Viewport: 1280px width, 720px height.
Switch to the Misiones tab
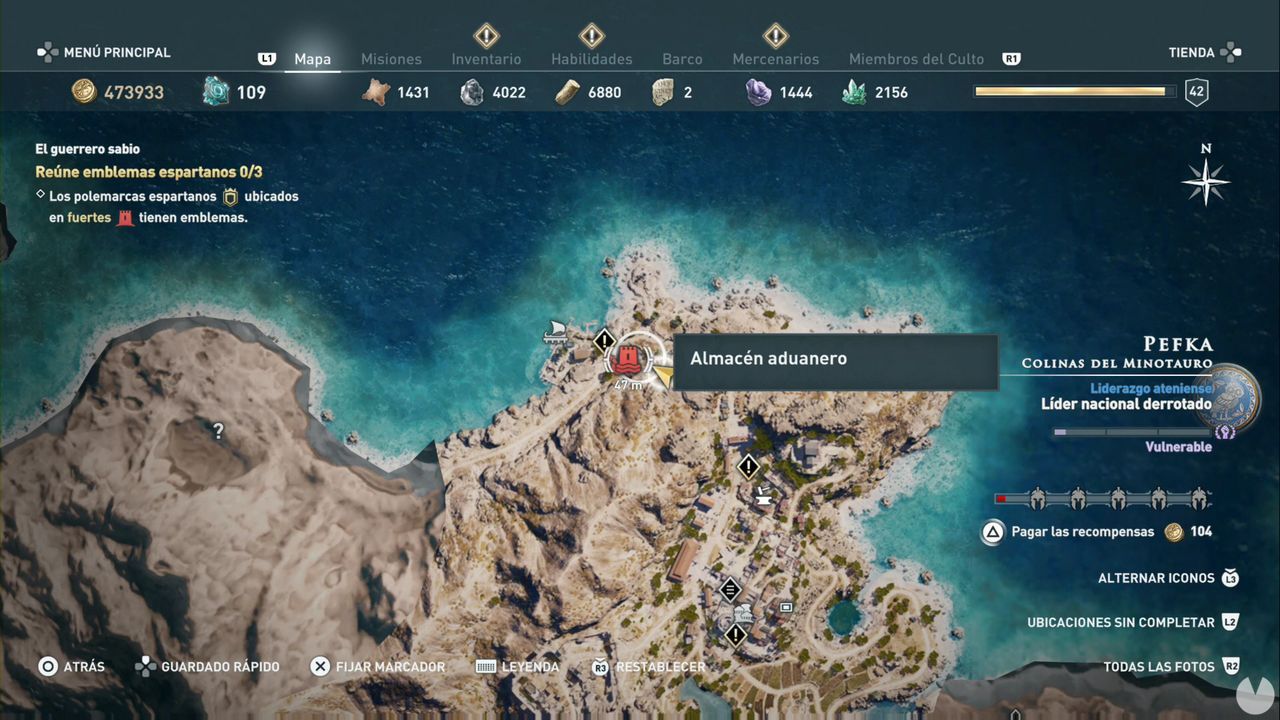point(391,59)
